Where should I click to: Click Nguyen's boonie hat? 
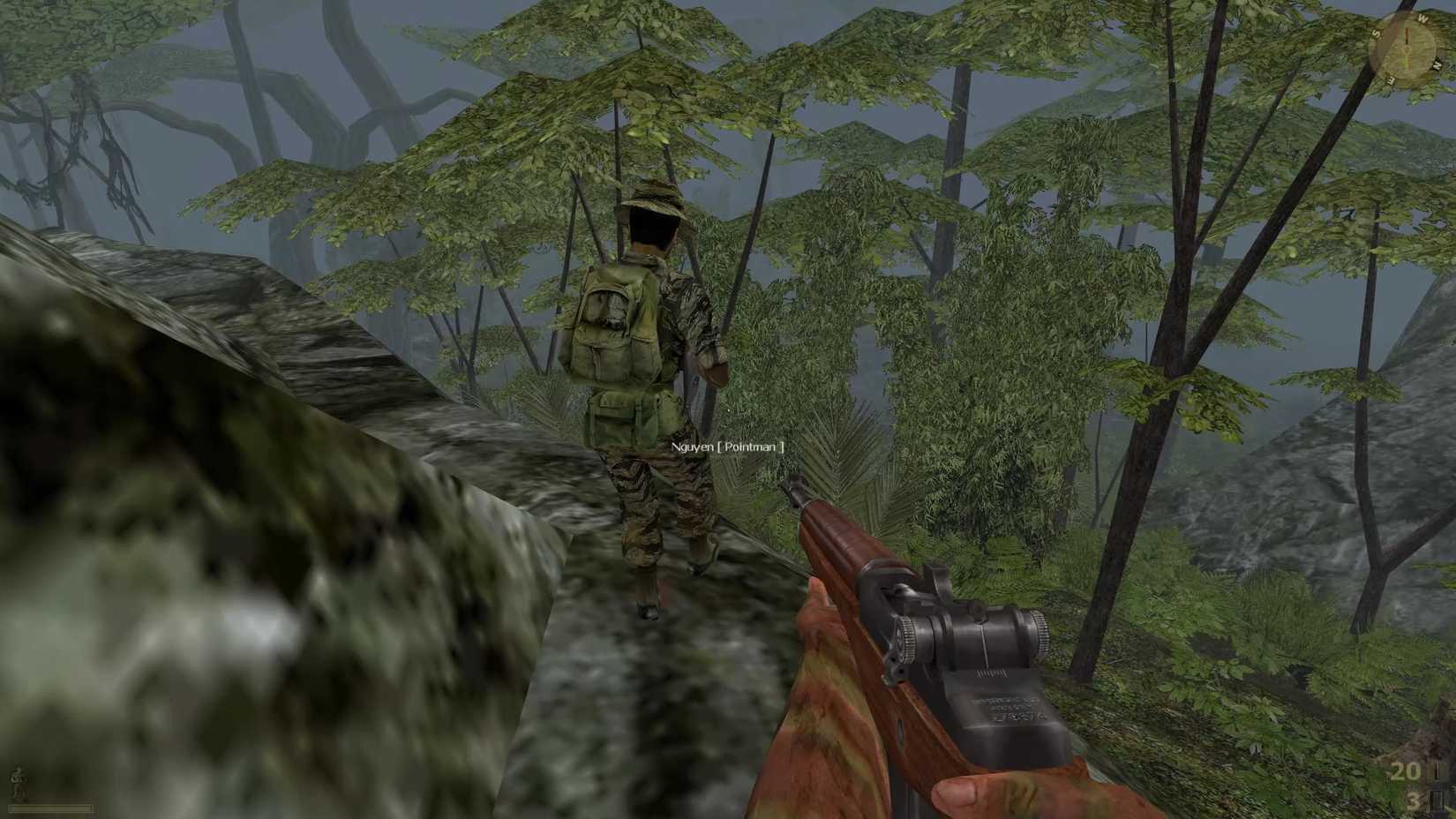click(654, 196)
